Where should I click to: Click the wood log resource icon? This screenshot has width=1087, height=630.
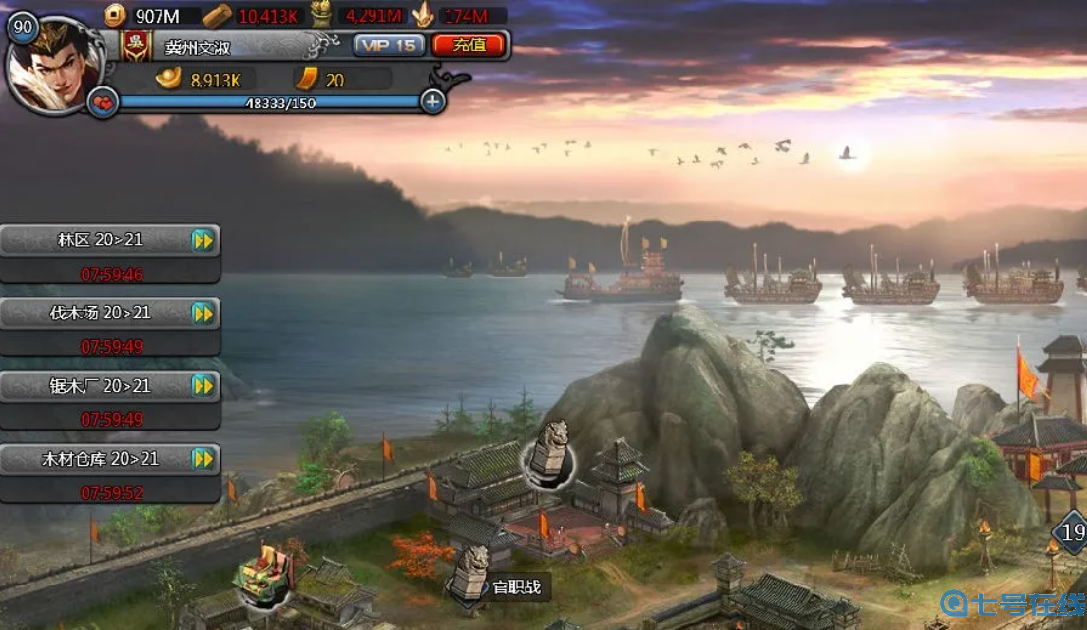click(x=217, y=15)
